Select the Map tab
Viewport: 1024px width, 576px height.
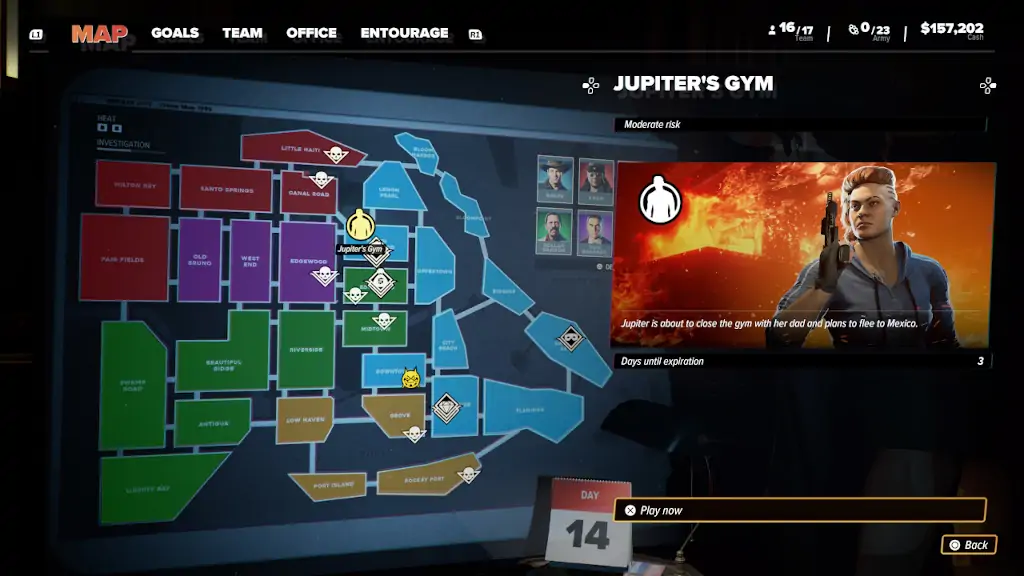point(99,34)
